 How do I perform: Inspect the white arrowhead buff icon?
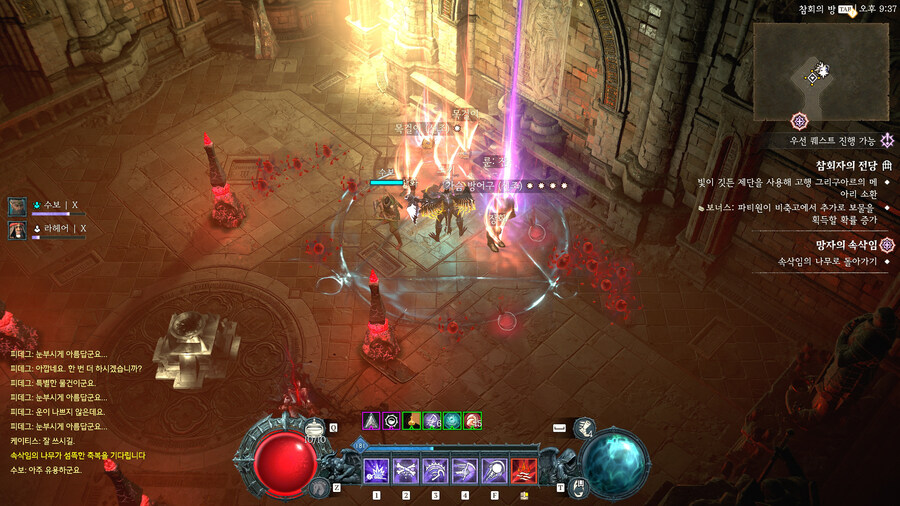pos(371,421)
